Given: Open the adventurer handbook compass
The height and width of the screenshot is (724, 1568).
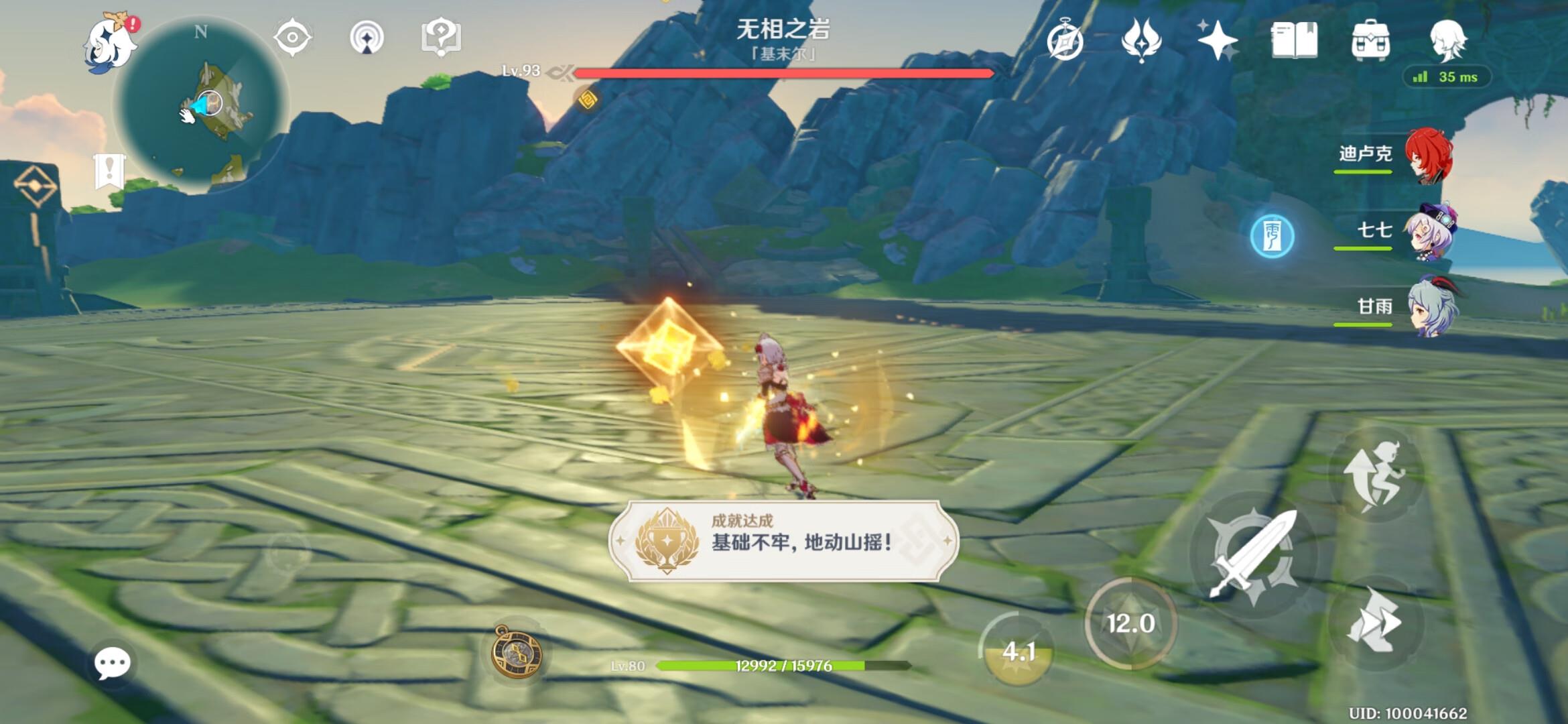Looking at the screenshot, I should (1065, 41).
